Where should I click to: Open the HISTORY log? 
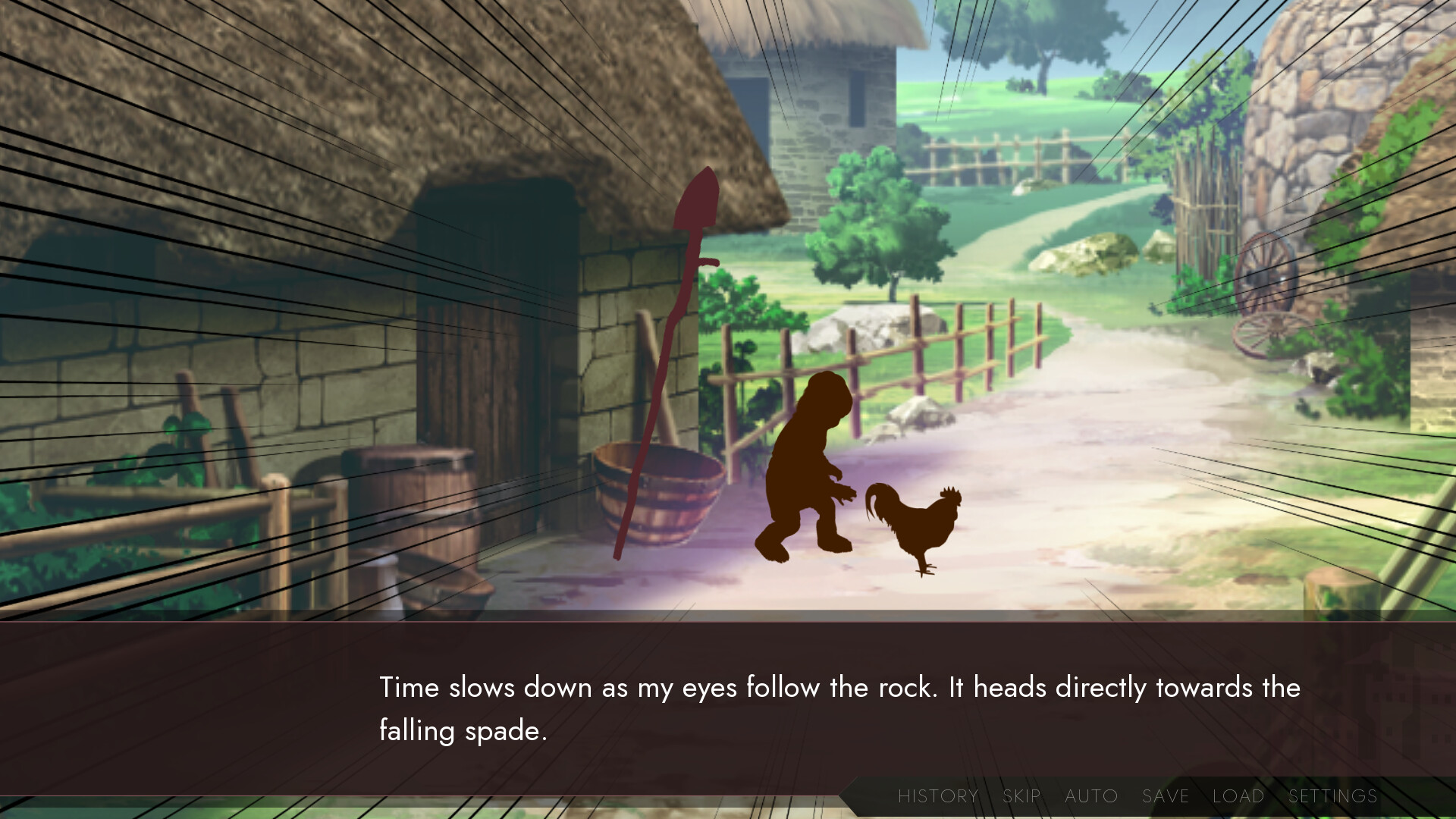tap(938, 796)
